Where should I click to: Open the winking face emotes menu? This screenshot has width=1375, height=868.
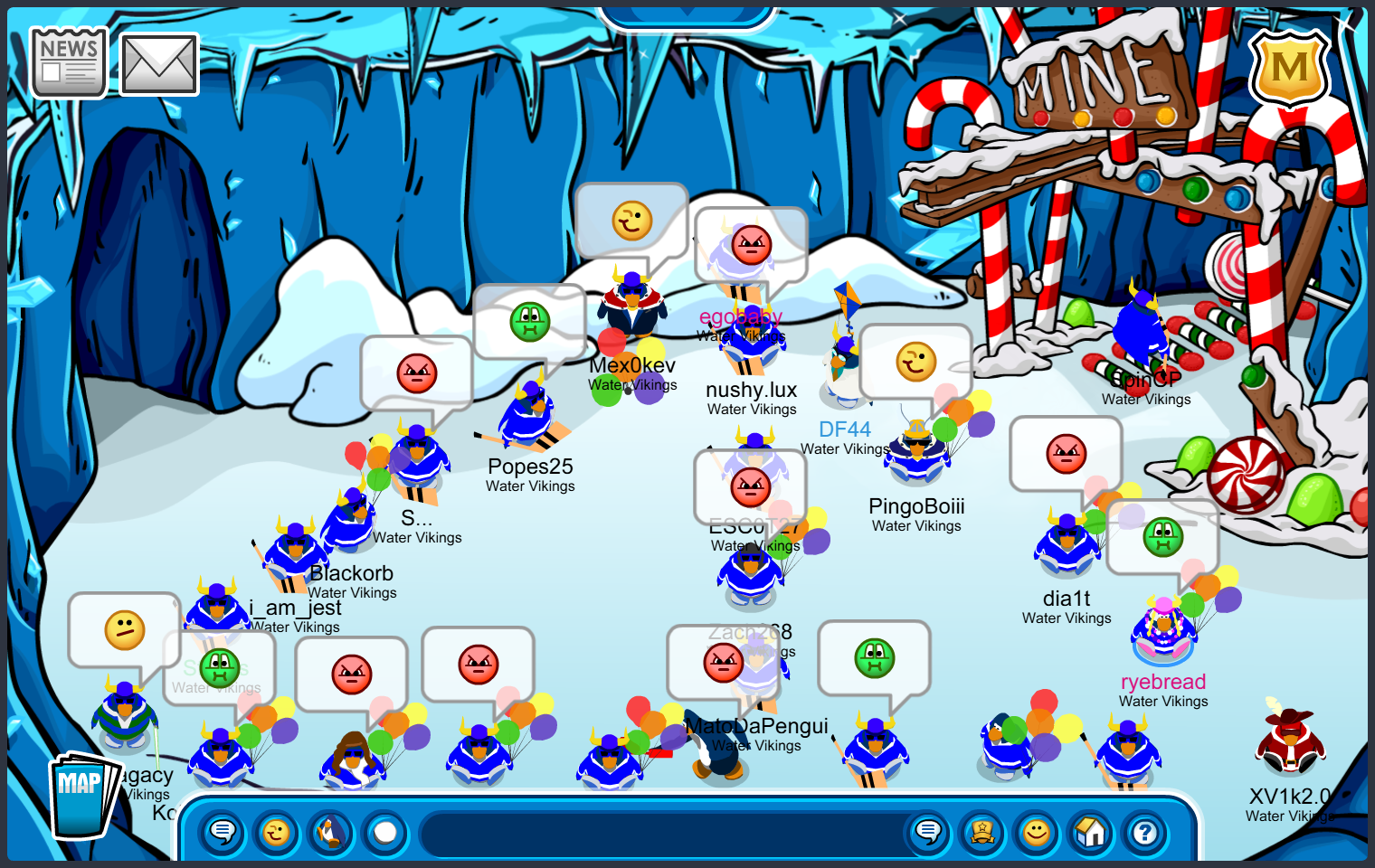277,832
